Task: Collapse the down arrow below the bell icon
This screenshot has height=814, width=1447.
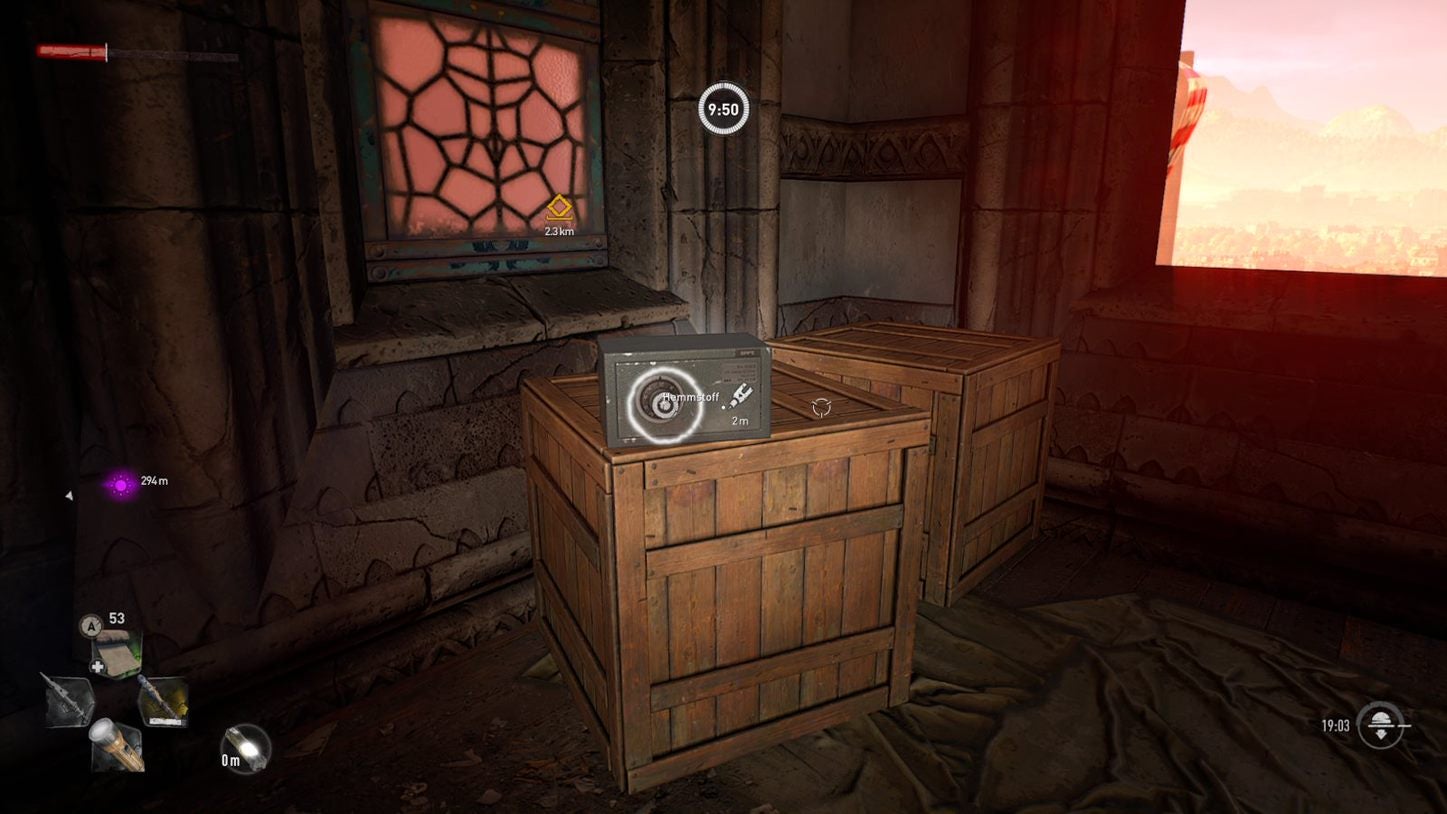Action: pyautogui.click(x=1381, y=736)
